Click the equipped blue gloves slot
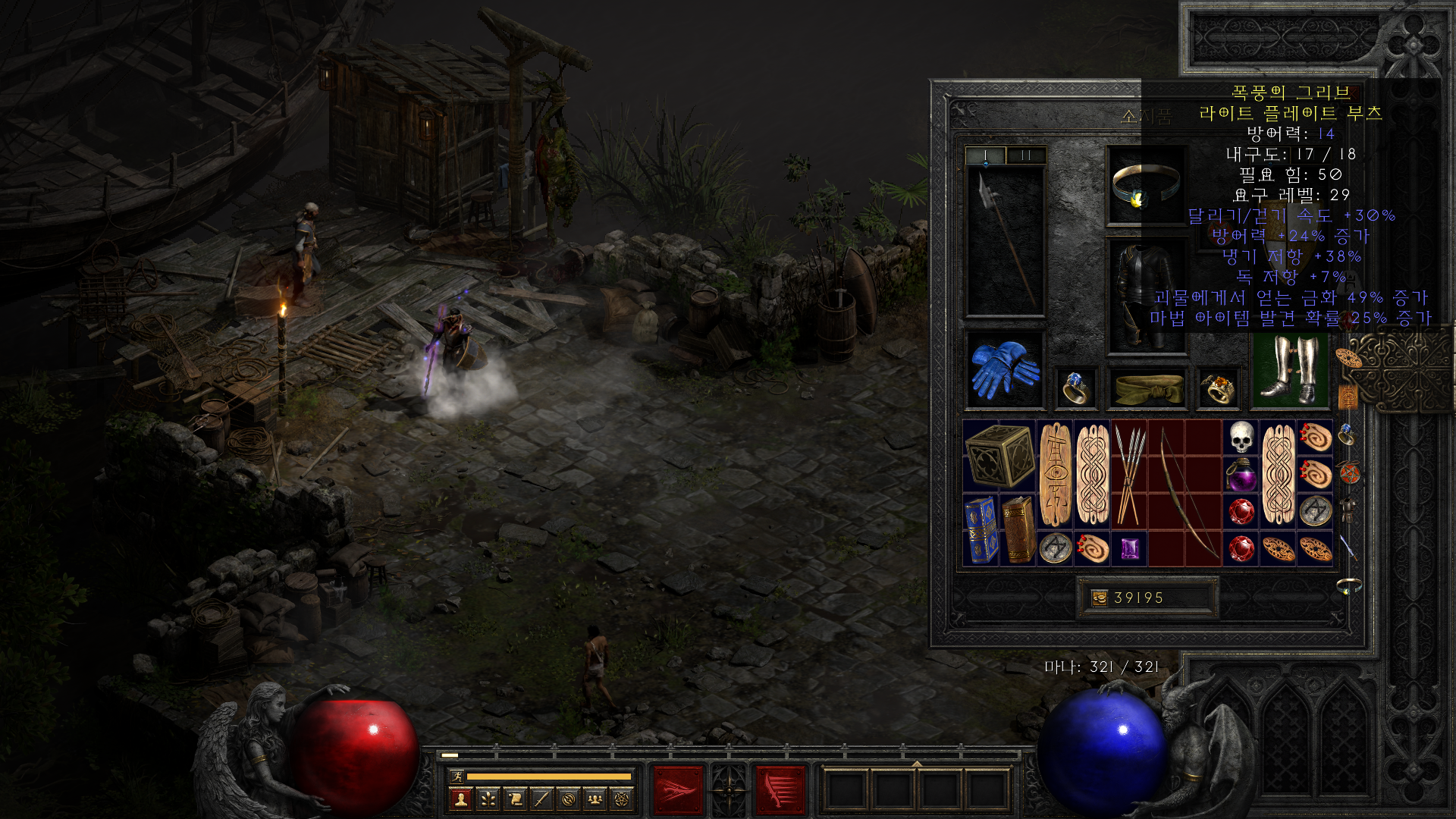Image resolution: width=1456 pixels, height=819 pixels. (1005, 370)
